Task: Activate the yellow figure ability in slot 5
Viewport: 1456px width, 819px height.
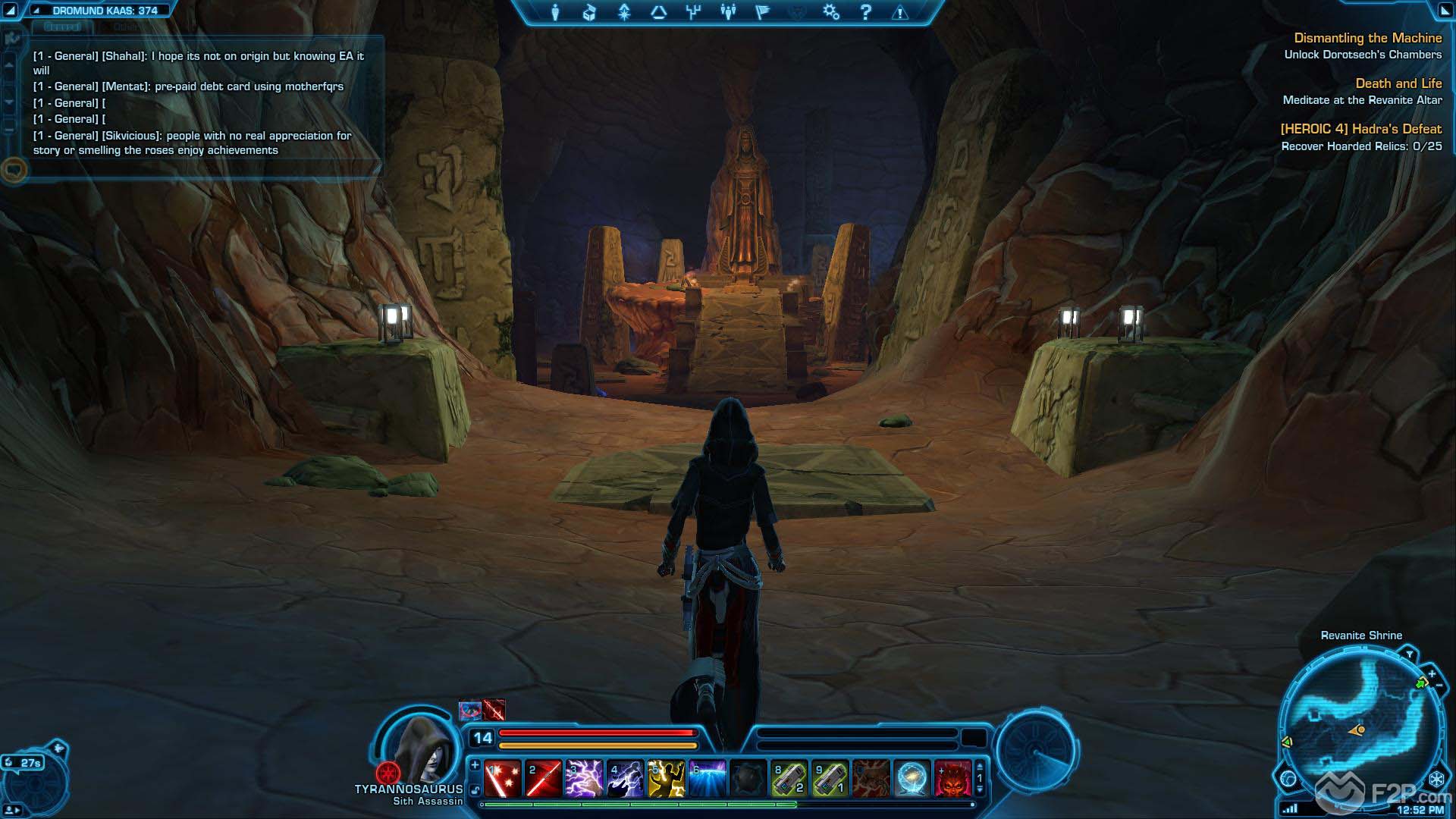Action: click(667, 779)
